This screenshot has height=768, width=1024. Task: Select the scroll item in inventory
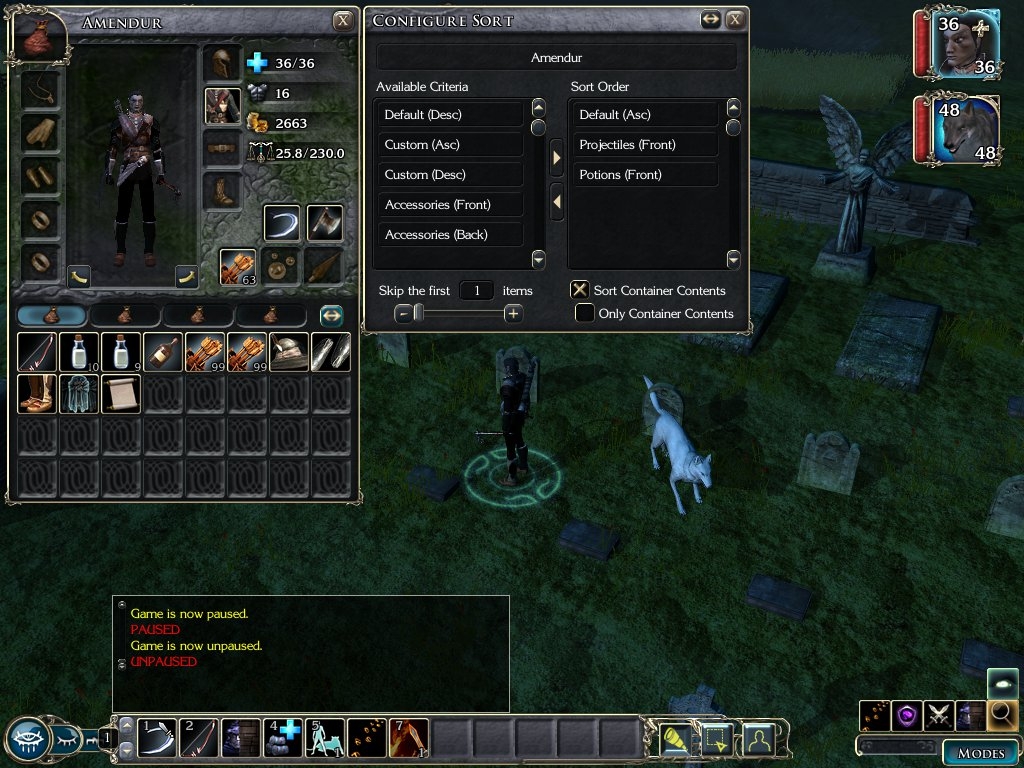(x=121, y=393)
